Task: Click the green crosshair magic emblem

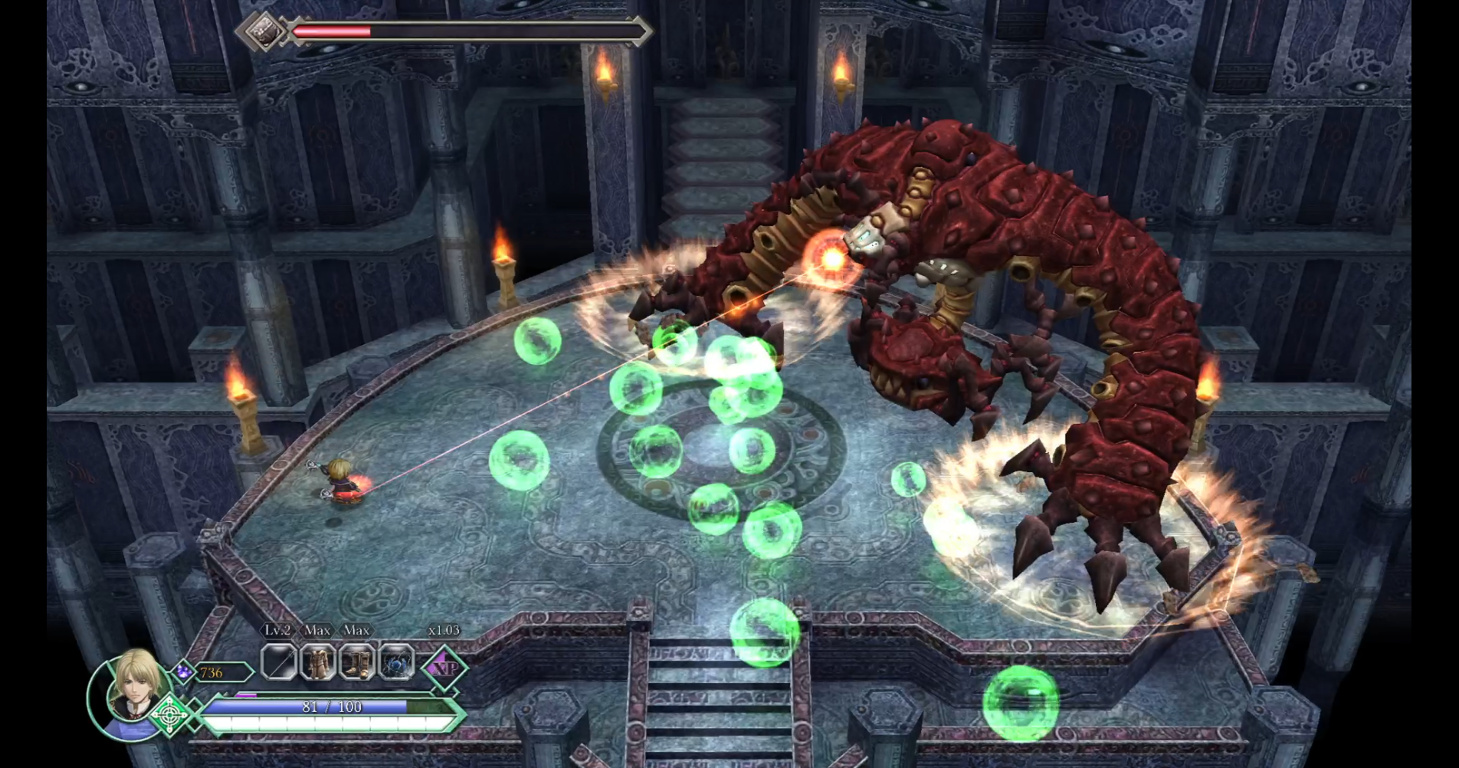Action: (172, 715)
